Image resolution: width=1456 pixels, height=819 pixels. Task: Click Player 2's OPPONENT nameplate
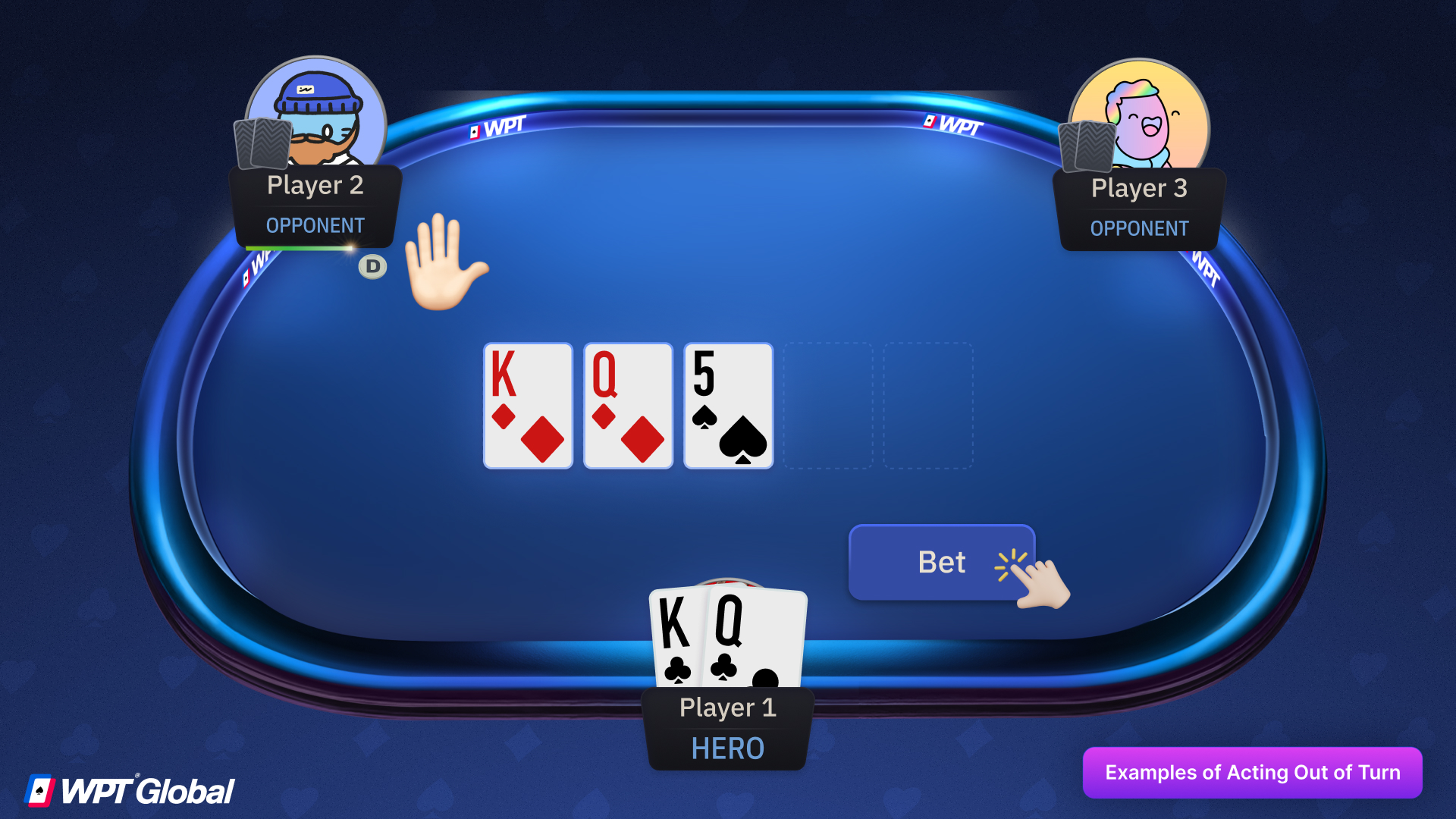tap(315, 225)
